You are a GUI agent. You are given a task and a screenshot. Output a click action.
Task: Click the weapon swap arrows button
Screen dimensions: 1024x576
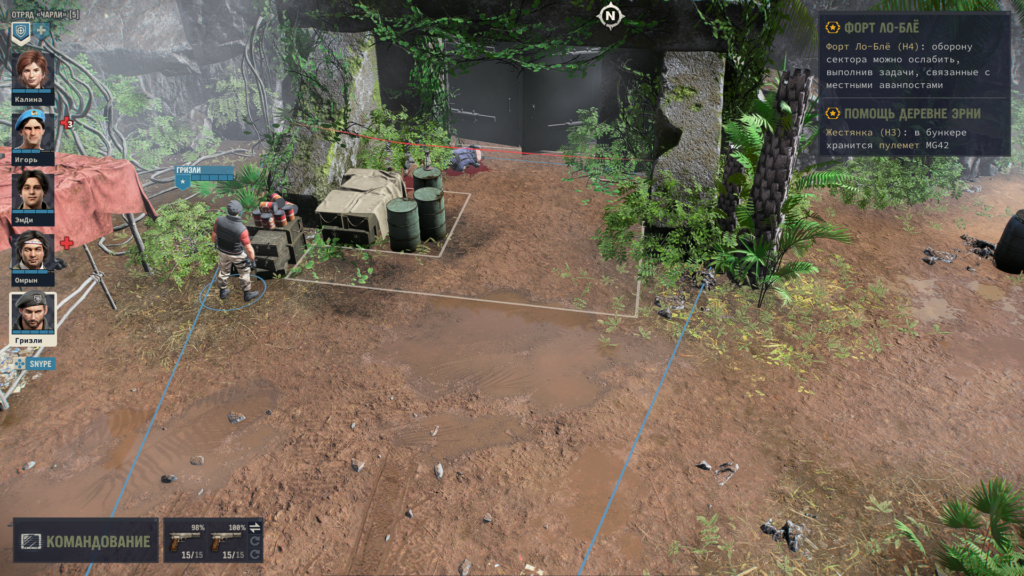[x=254, y=527]
